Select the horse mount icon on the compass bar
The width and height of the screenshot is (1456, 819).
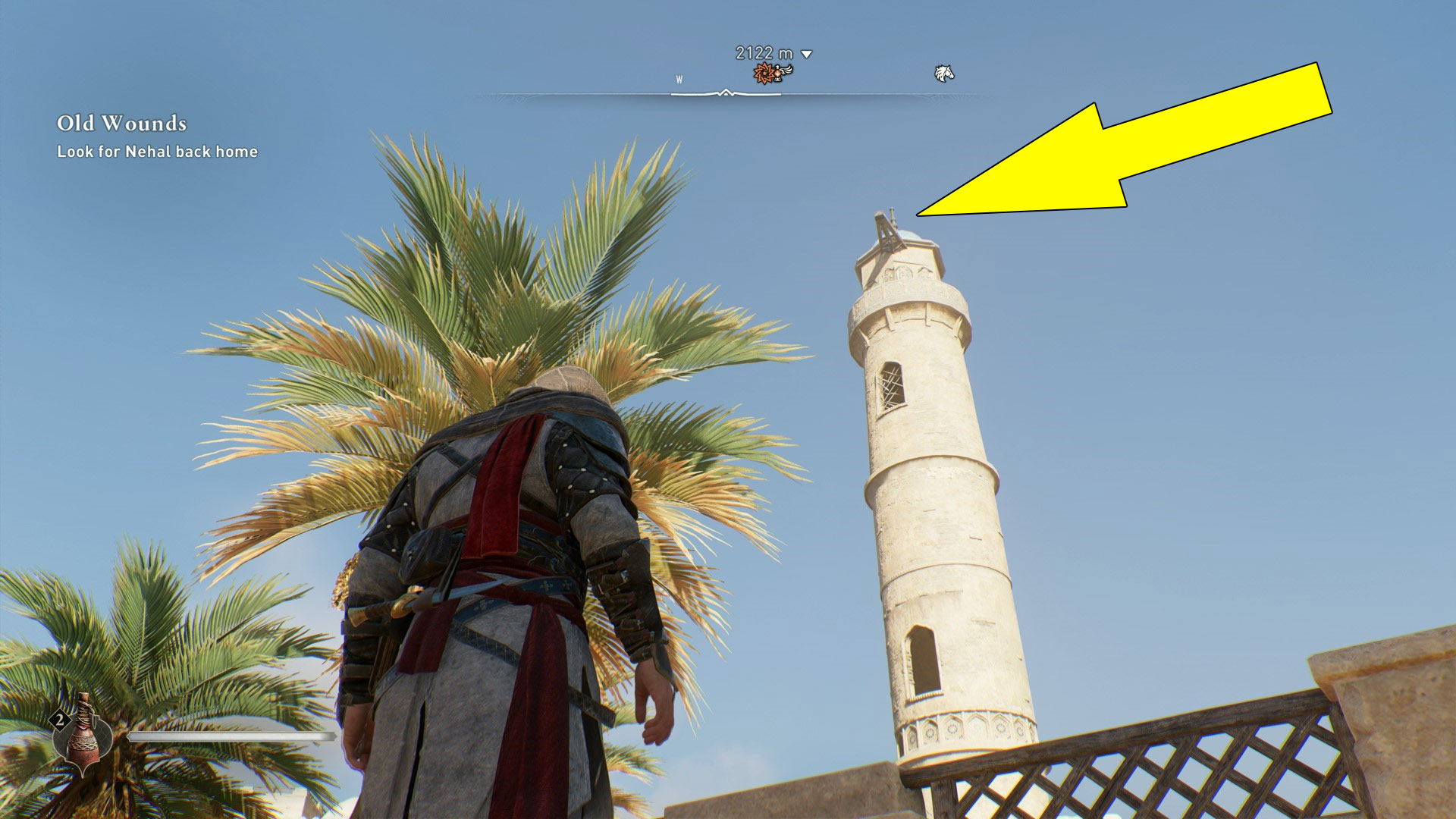click(x=943, y=72)
